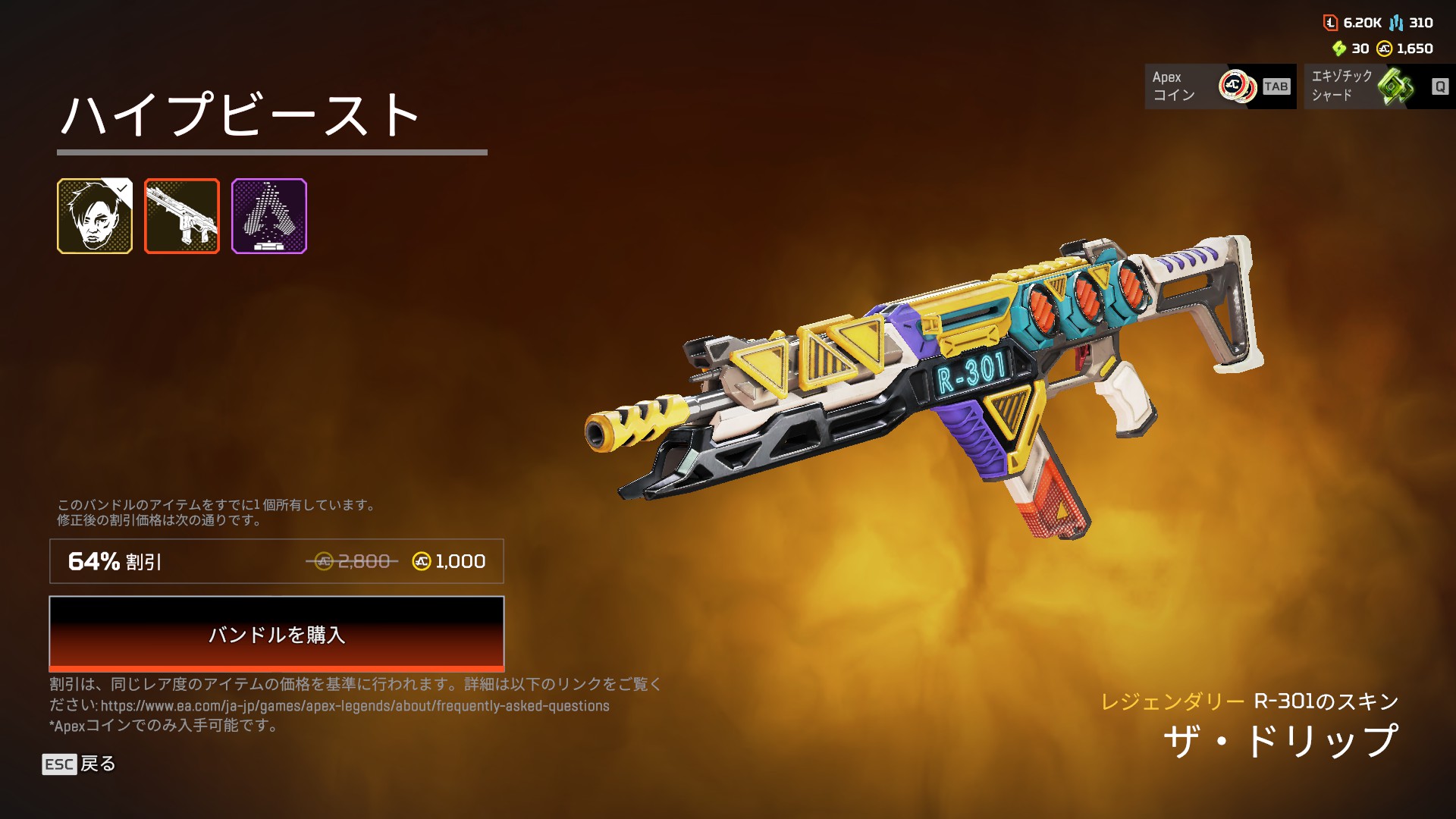The width and height of the screenshot is (1456, 819).
Task: Purchase the bundle with バンドルを購入 button
Action: 276,633
